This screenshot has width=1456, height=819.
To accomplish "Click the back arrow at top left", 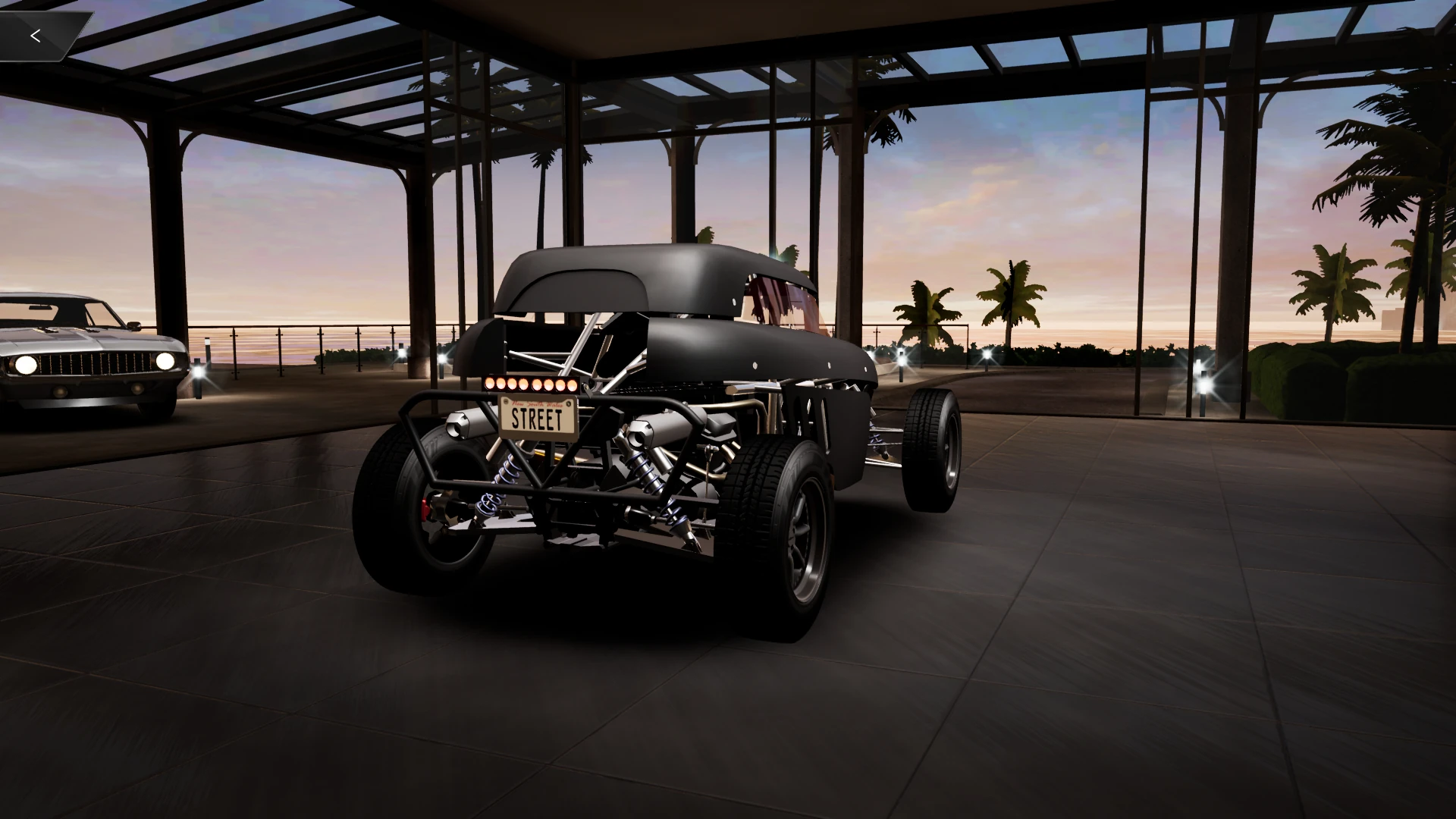I will [36, 34].
